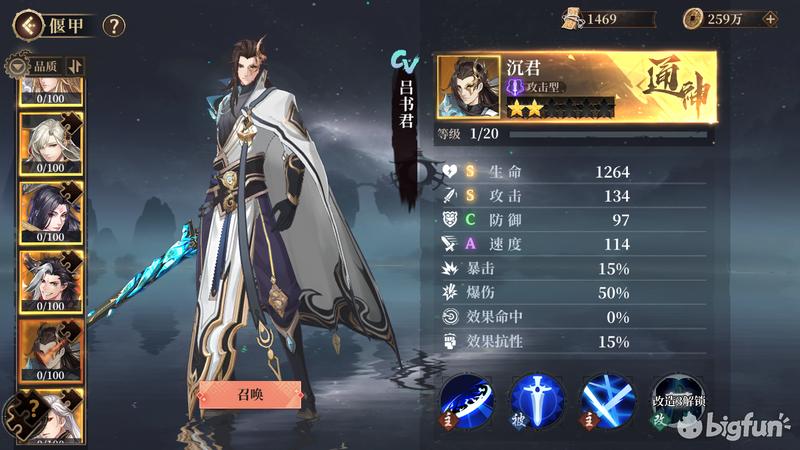Open 沉君's portrait card in the header
This screenshot has width=800, height=450.
coord(469,86)
